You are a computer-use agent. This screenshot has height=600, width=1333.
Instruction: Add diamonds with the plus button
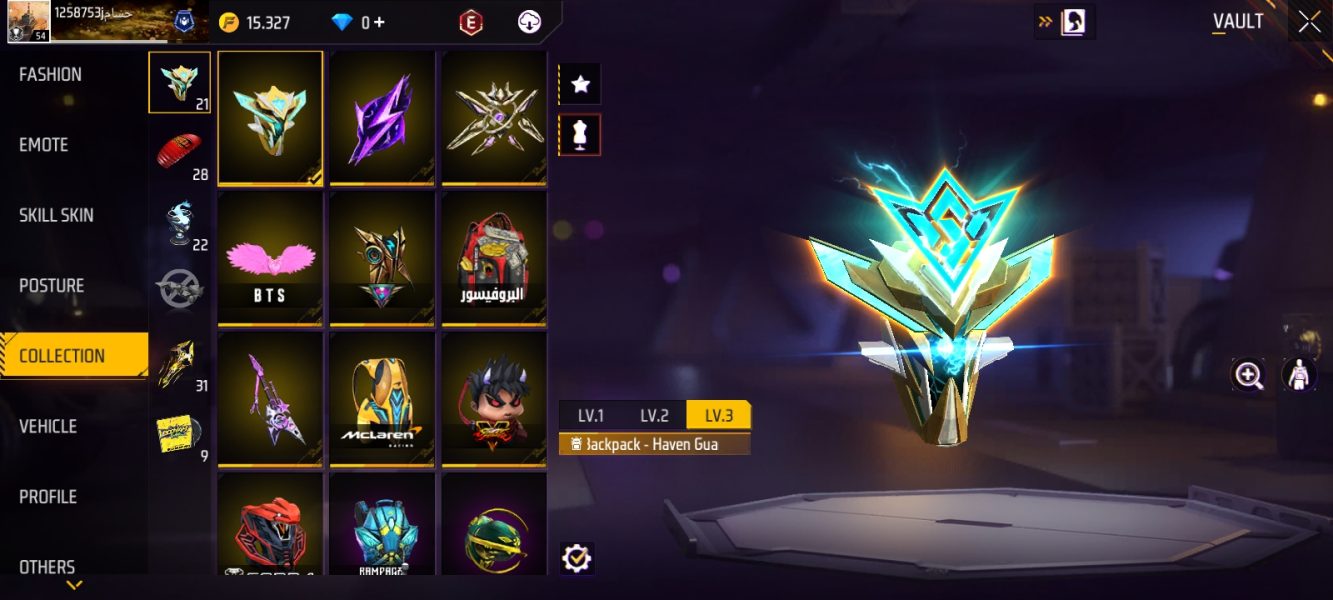pos(379,22)
